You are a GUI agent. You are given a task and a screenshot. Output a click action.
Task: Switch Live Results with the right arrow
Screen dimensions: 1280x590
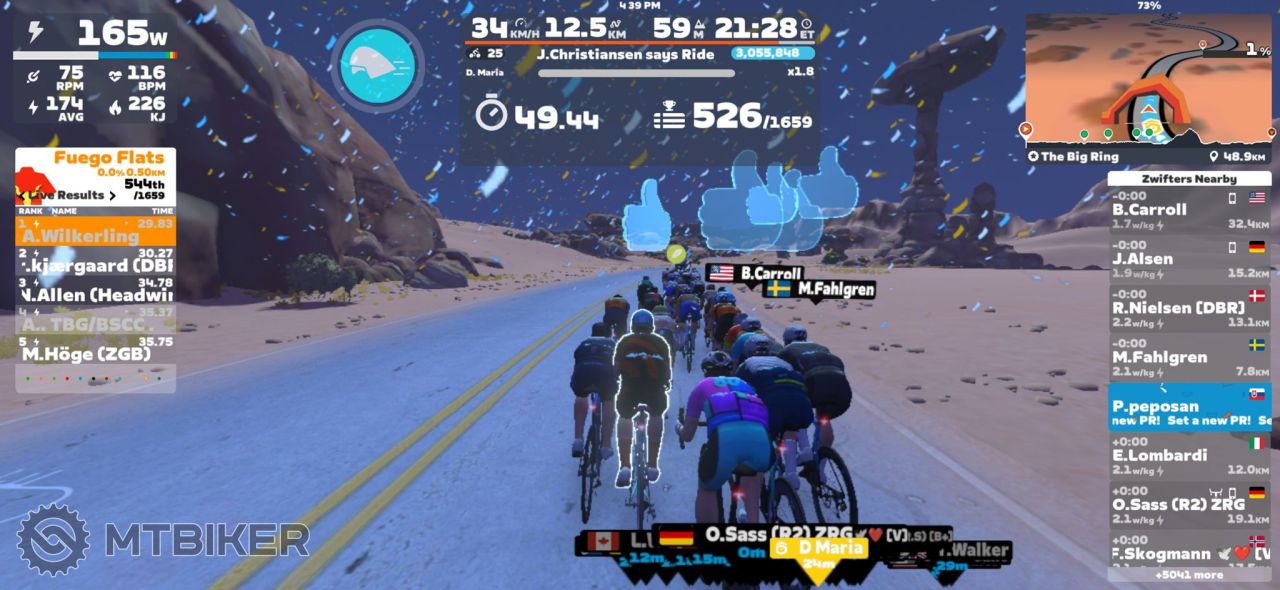point(112,195)
